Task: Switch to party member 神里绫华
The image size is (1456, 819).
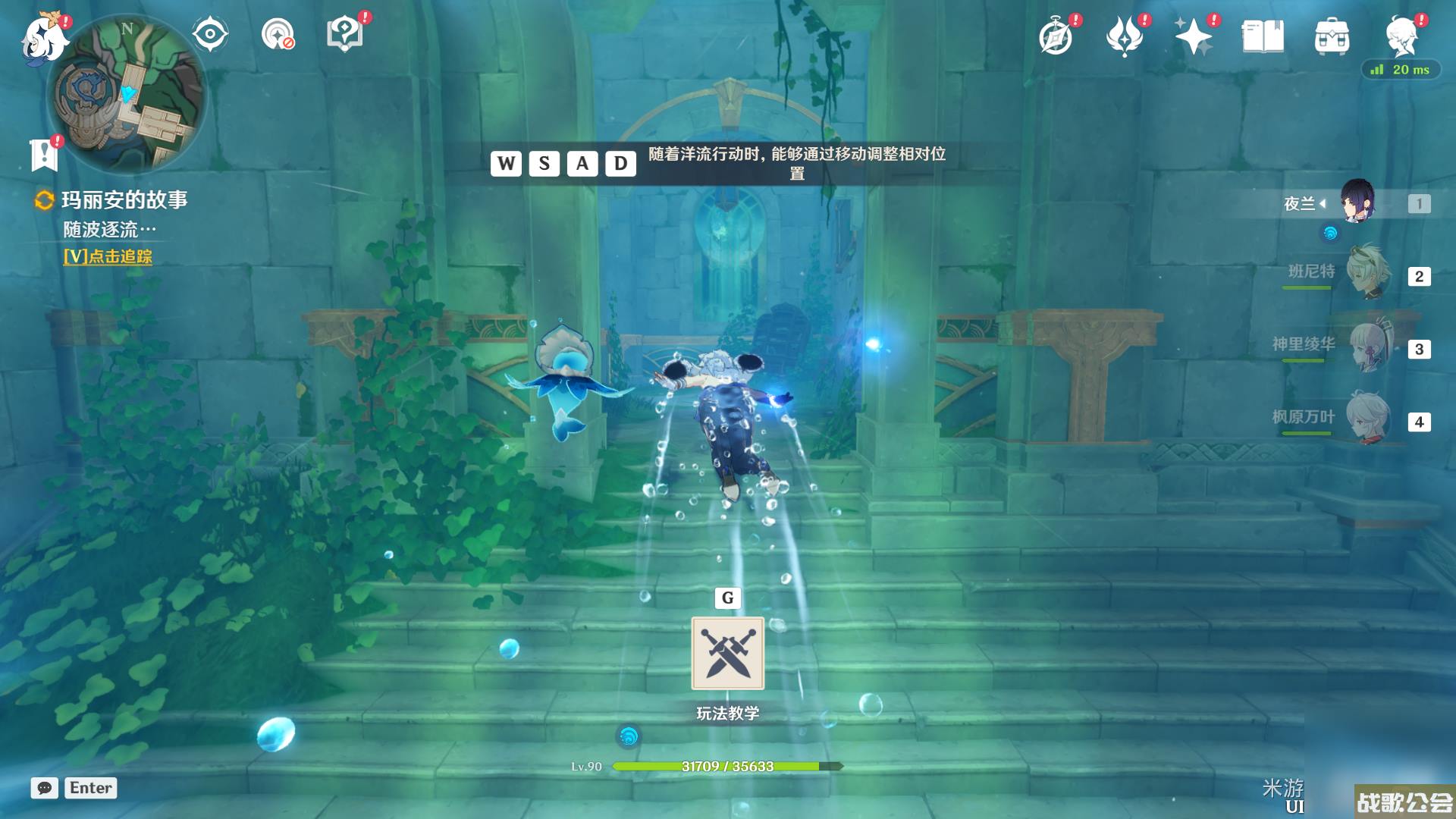Action: (1367, 348)
